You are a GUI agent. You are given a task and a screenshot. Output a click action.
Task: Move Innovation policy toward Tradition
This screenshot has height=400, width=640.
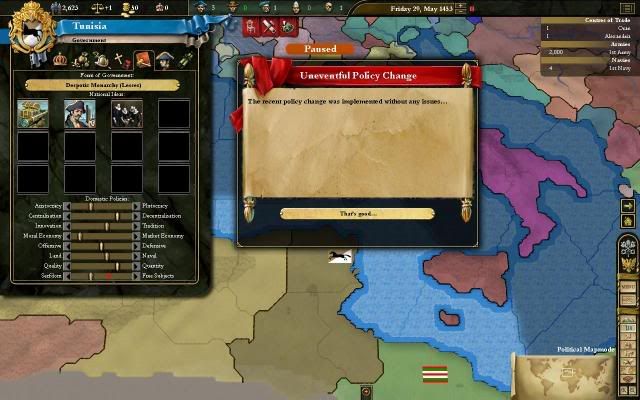coord(137,226)
